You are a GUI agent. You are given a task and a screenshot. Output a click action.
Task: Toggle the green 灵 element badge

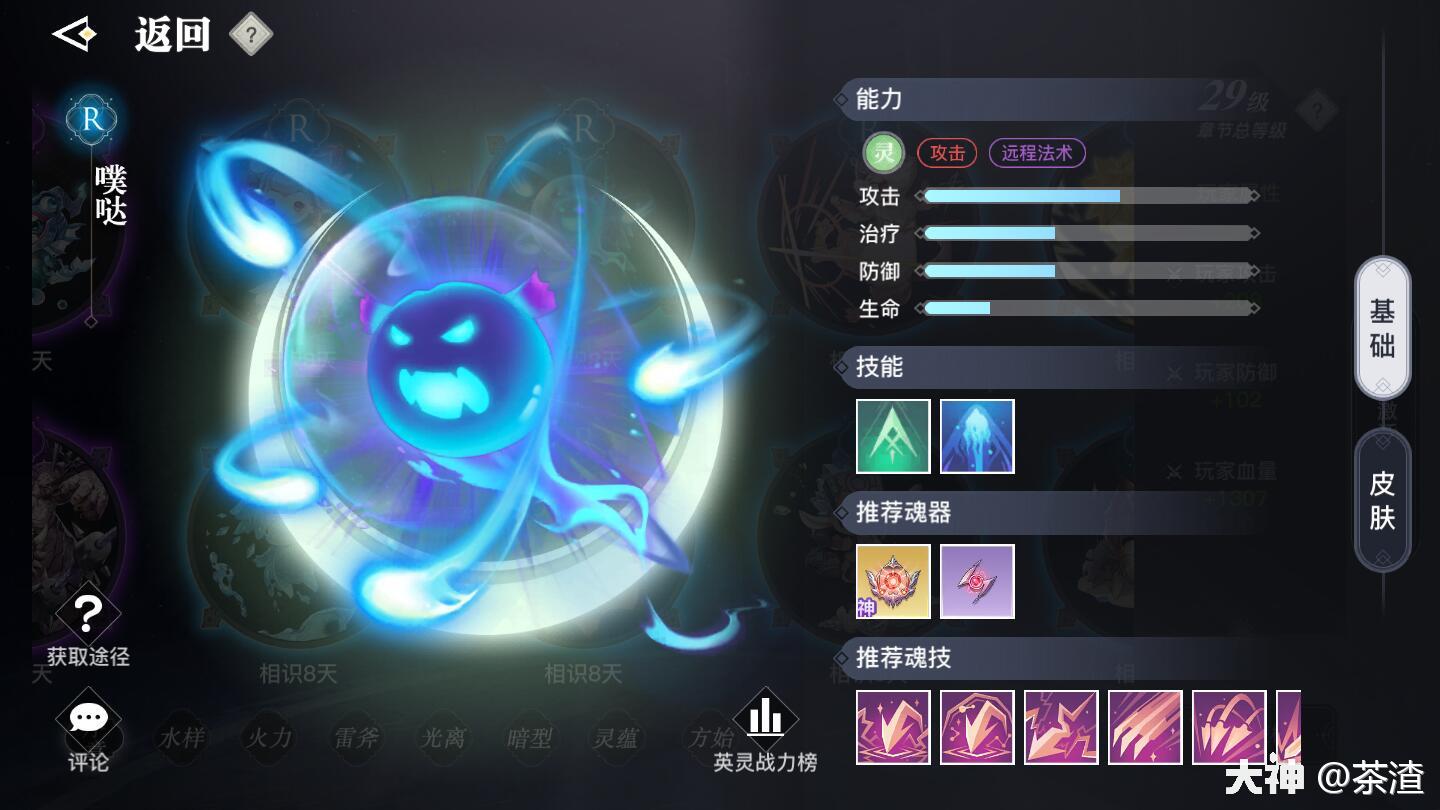[883, 153]
